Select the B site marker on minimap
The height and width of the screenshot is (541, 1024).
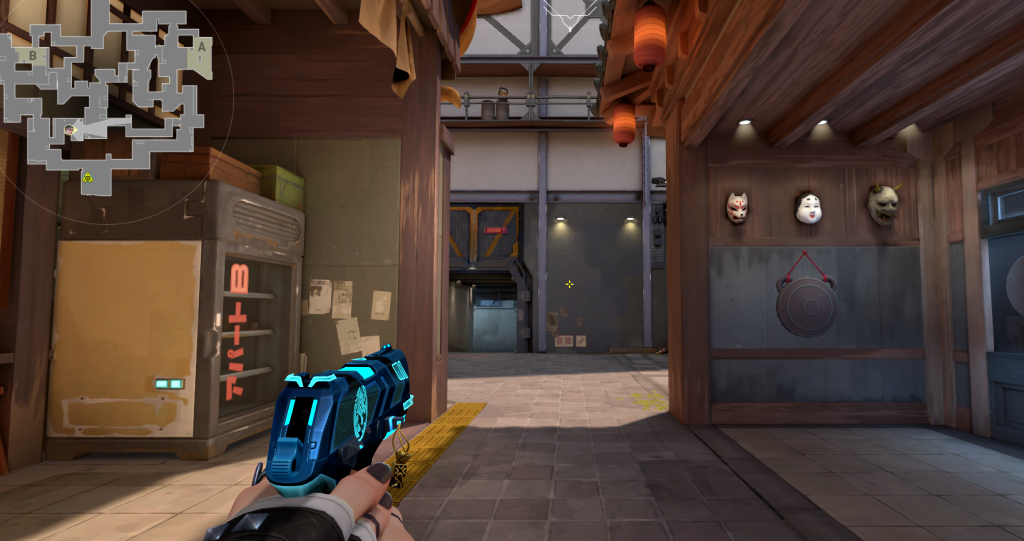pyautogui.click(x=33, y=55)
